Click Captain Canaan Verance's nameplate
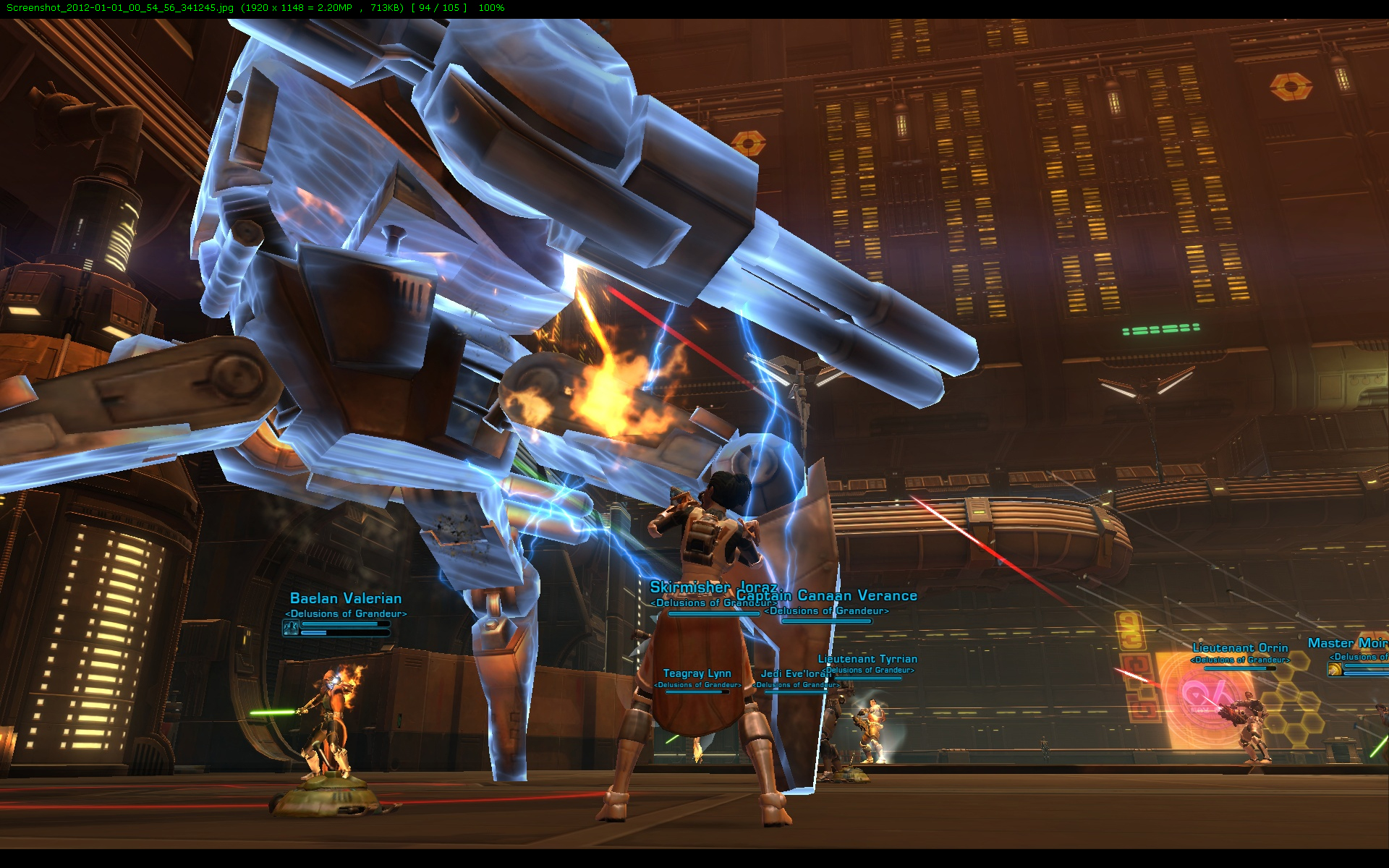Screen dimensions: 1389x868 pyautogui.click(x=858, y=596)
